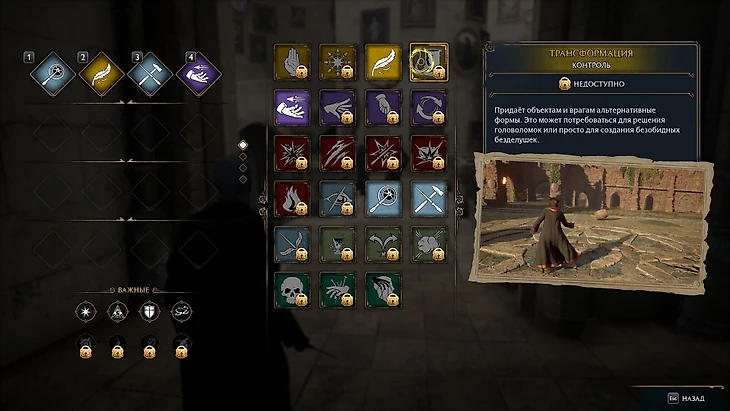Pick the purple Accio spell in the grid
The image size is (730, 411).
pyautogui.click(x=292, y=107)
